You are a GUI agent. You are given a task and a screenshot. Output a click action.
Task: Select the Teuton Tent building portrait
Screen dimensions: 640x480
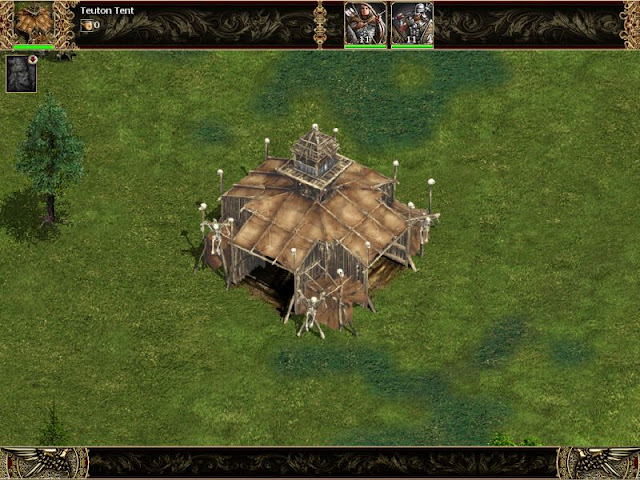(34, 22)
